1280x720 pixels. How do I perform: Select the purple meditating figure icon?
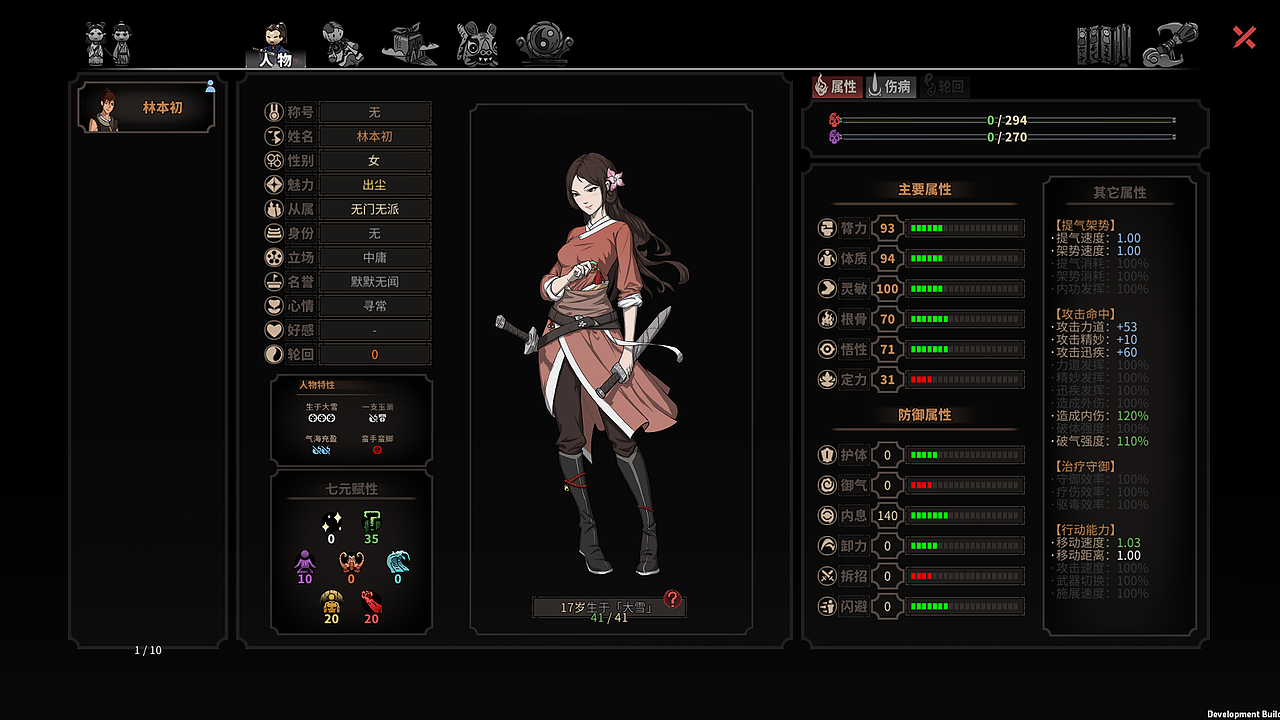(x=305, y=564)
